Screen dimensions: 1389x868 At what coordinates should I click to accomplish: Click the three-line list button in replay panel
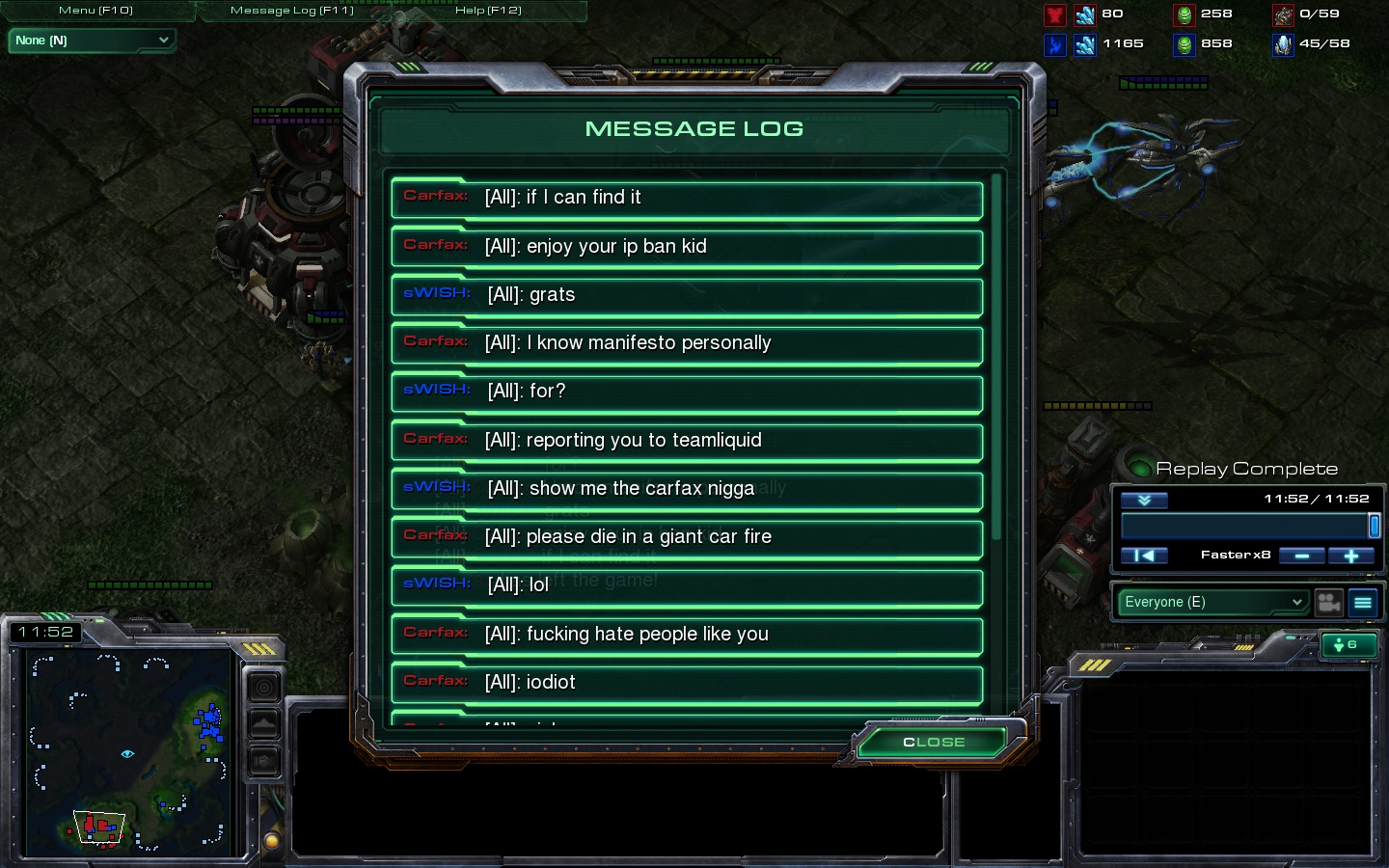pyautogui.click(x=1363, y=603)
